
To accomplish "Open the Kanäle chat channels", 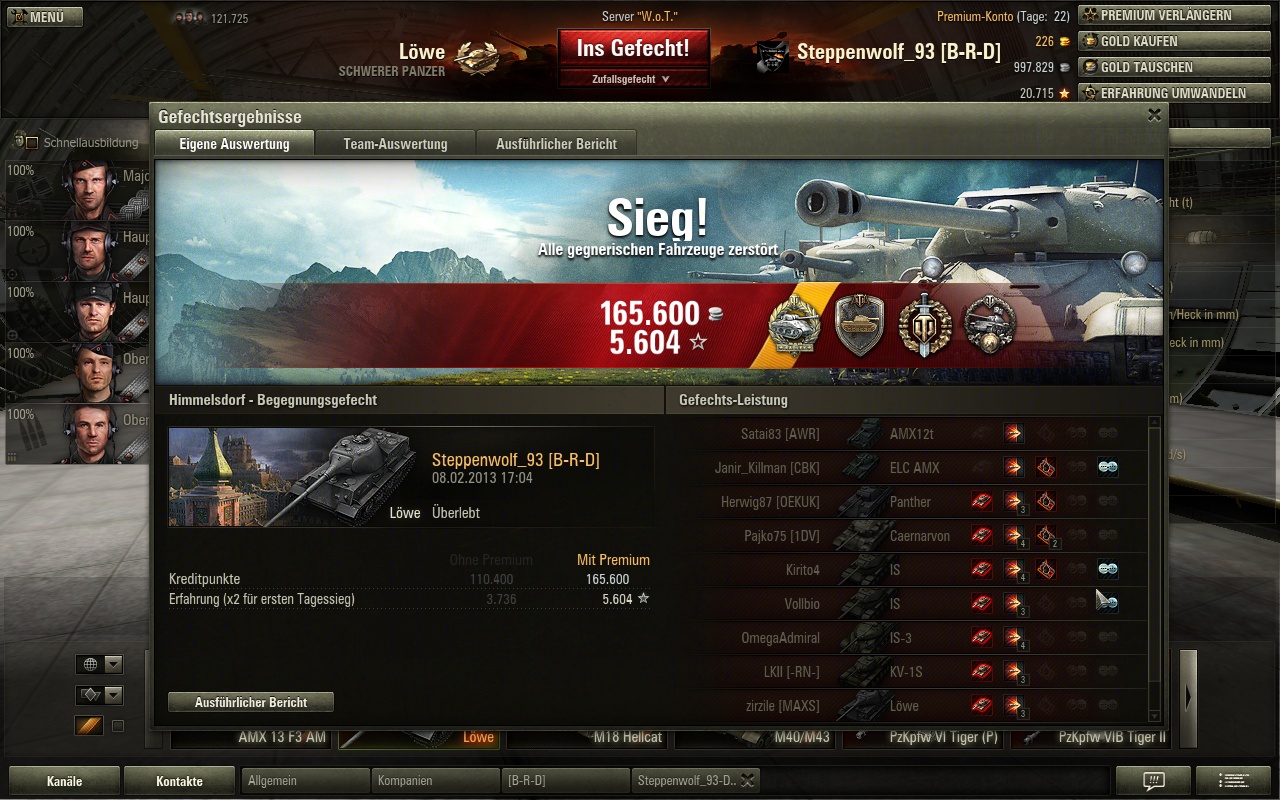I will (64, 781).
